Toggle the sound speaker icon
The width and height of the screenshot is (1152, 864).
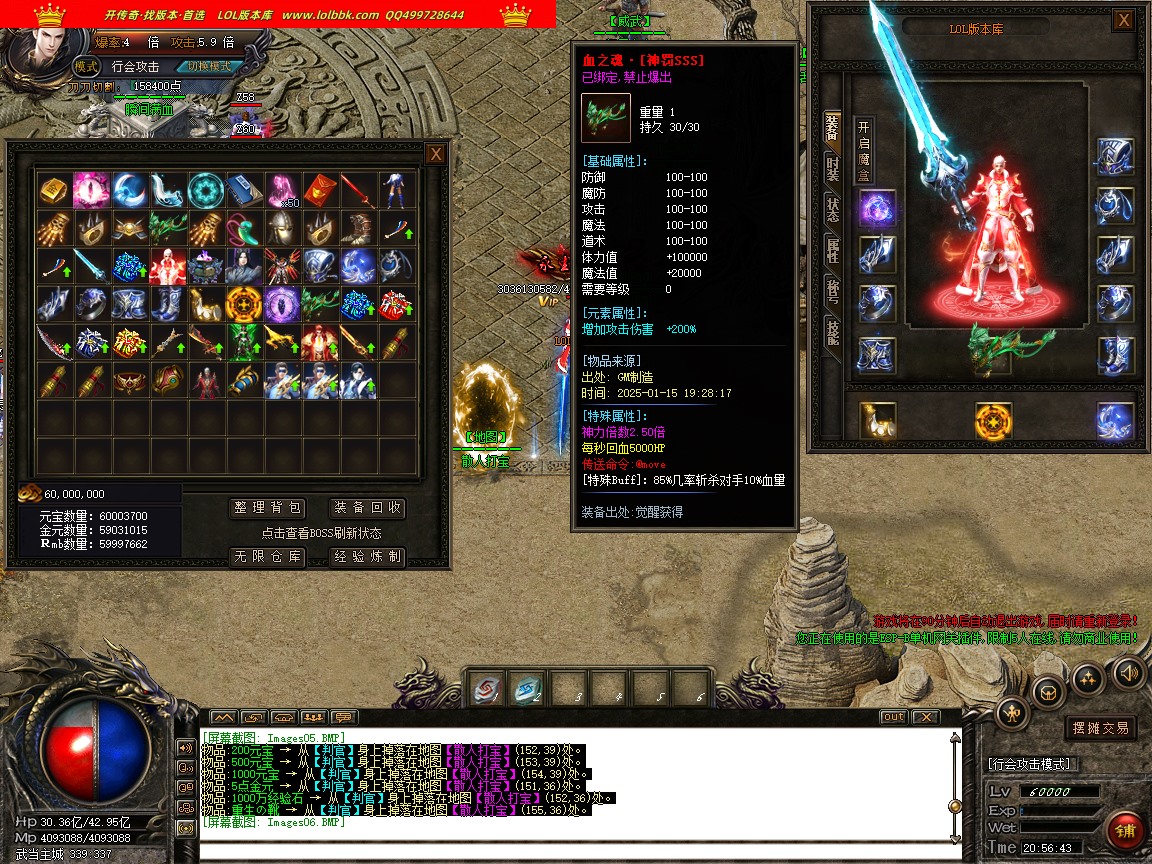1128,671
